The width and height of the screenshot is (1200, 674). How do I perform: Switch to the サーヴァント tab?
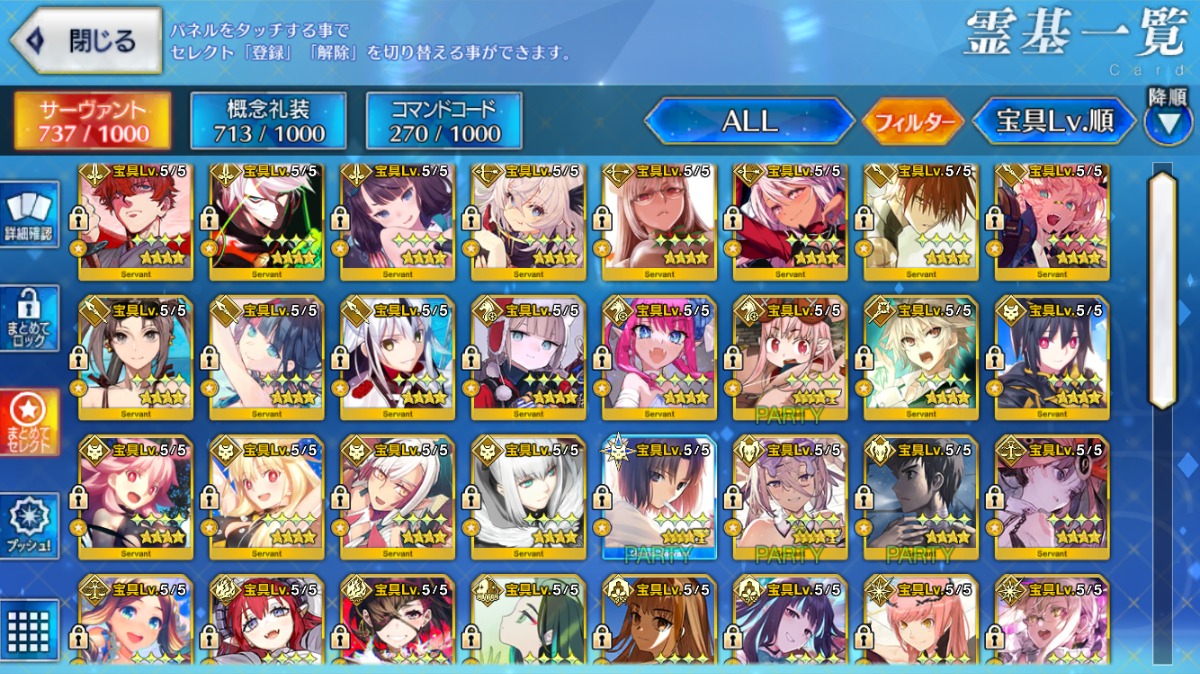[92, 121]
